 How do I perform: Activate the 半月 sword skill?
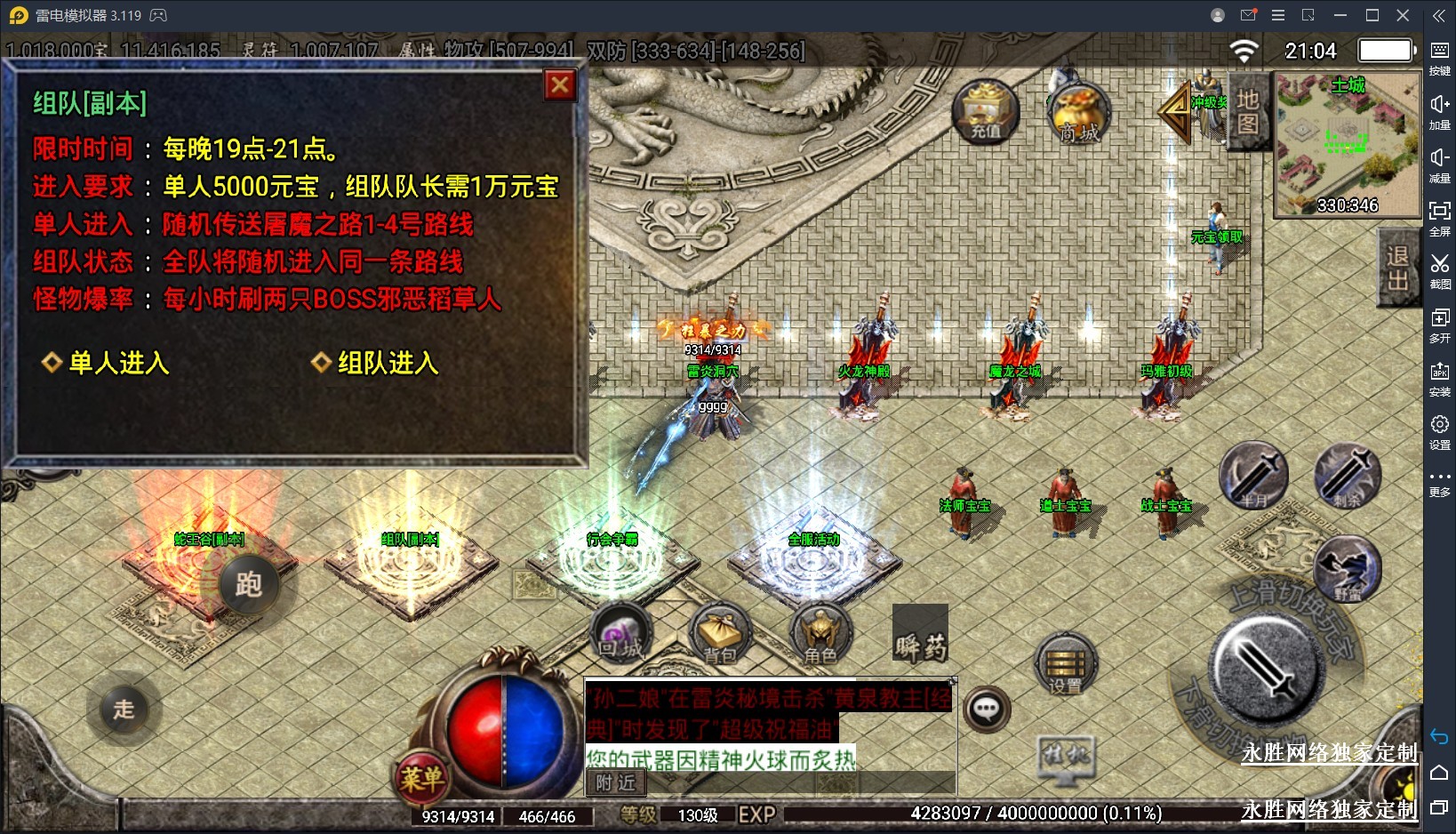pos(1253,475)
